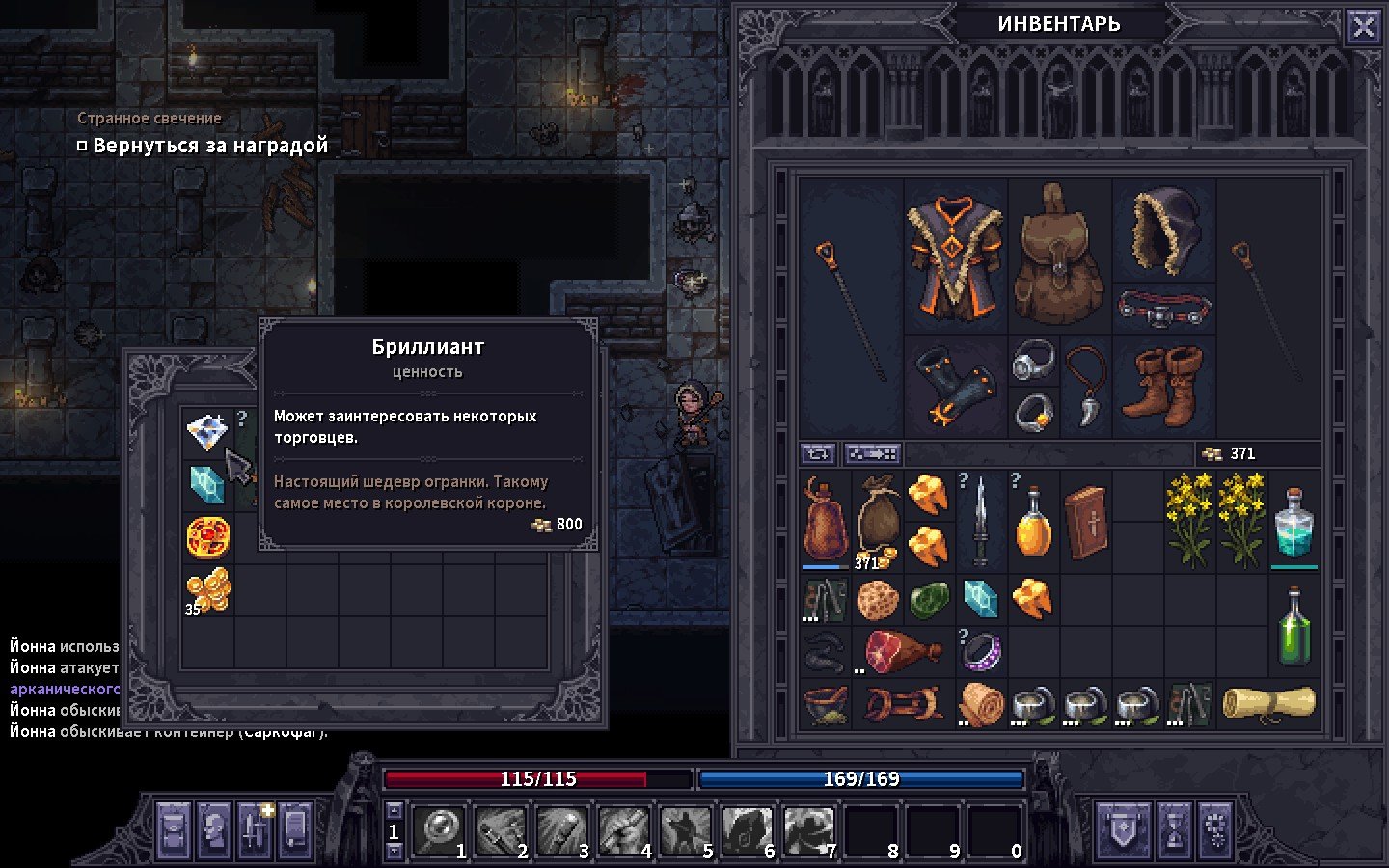Image resolution: width=1389 pixels, height=868 pixels.
Task: Select the brown book with cross
Action: point(1085,521)
